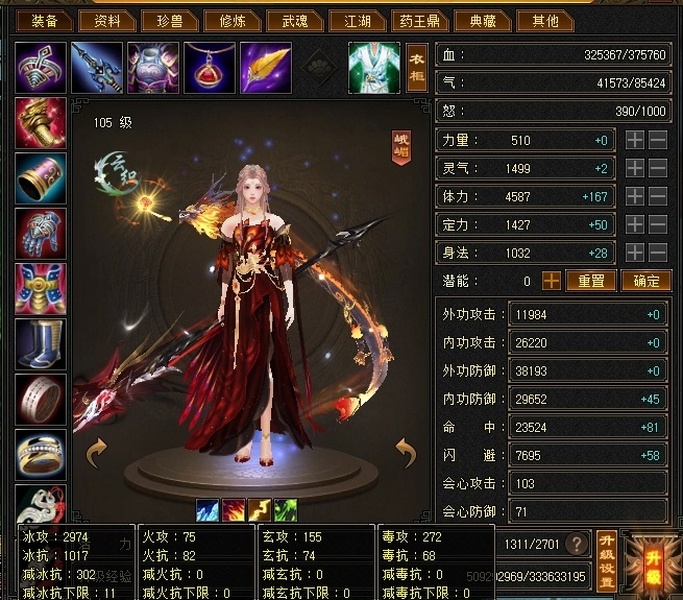The width and height of the screenshot is (683, 600).
Task: Click the 重置 reset button
Action: (591, 281)
